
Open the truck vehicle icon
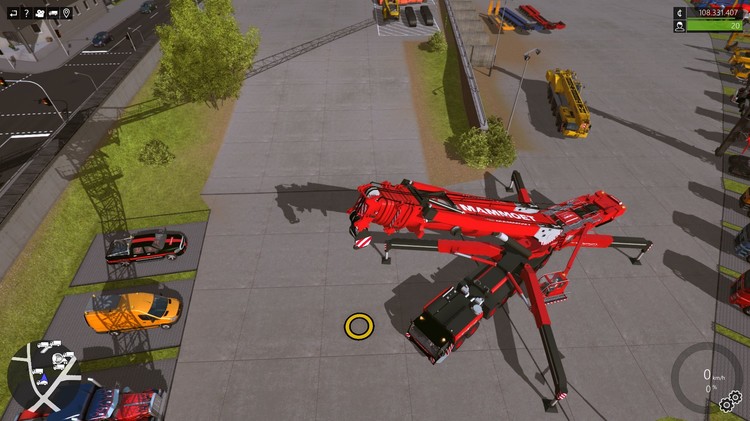(53, 13)
